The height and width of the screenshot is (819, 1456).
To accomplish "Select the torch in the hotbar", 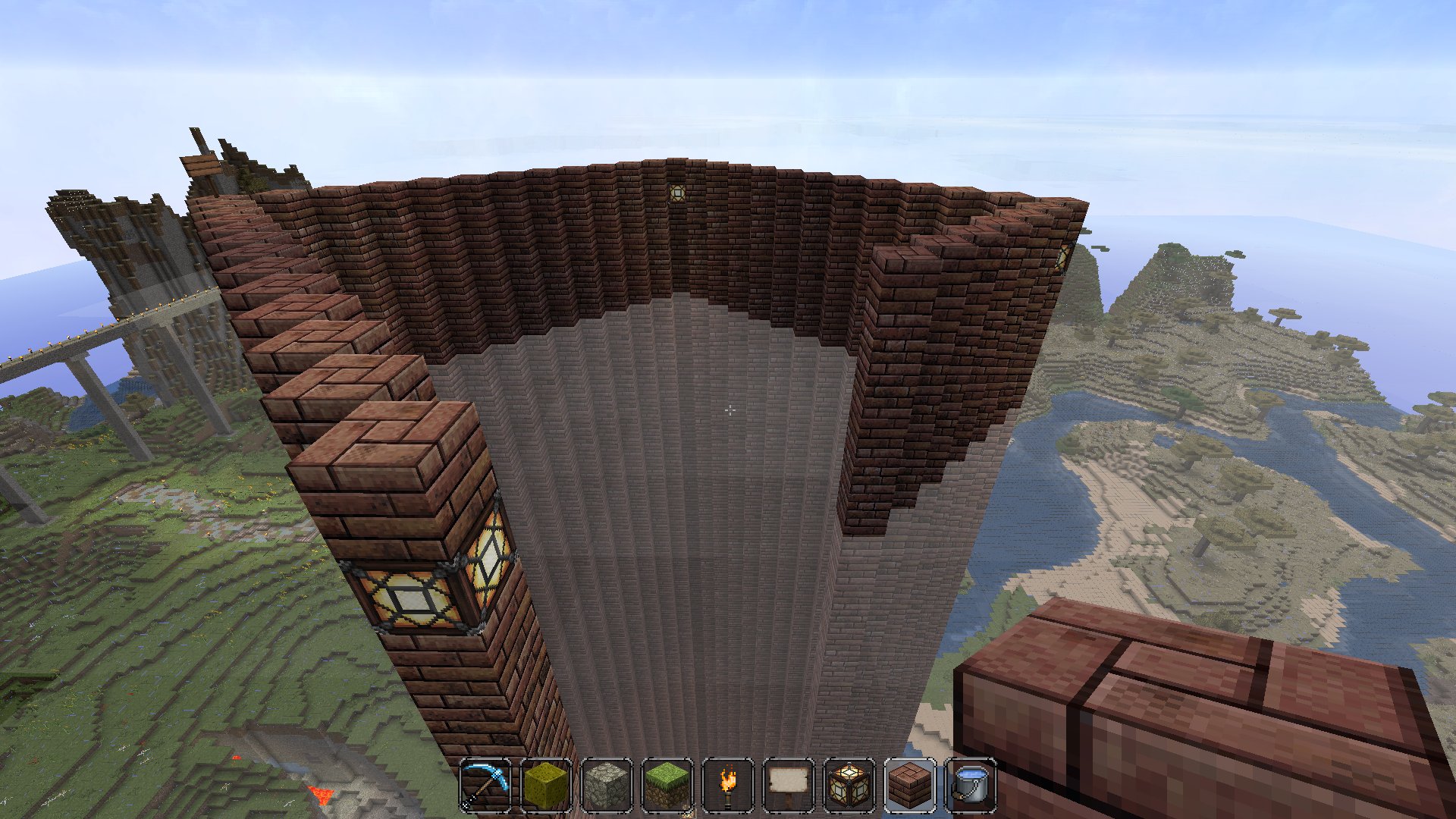I will (x=728, y=785).
